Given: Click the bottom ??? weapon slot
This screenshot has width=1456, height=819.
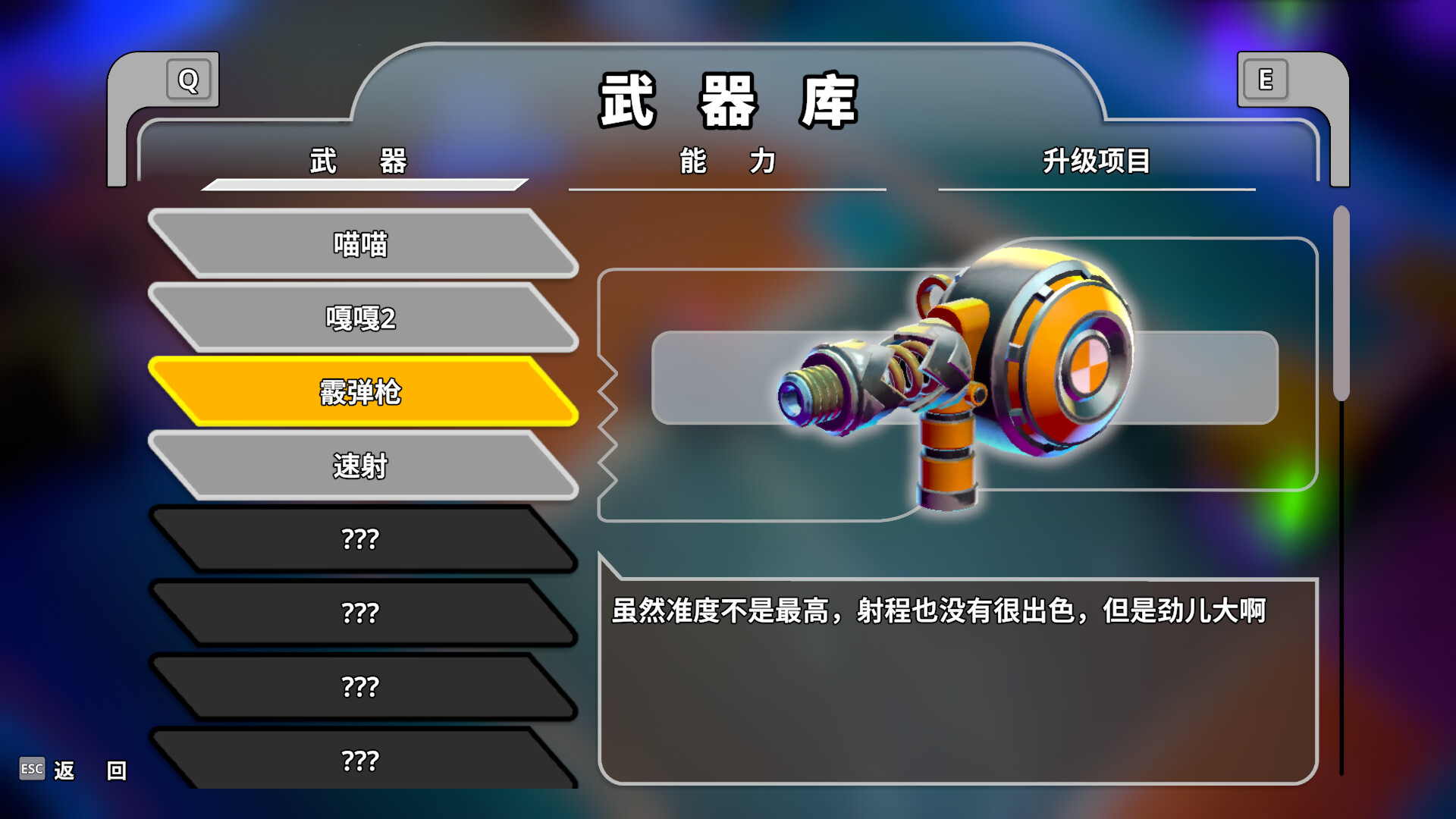Looking at the screenshot, I should click(362, 761).
